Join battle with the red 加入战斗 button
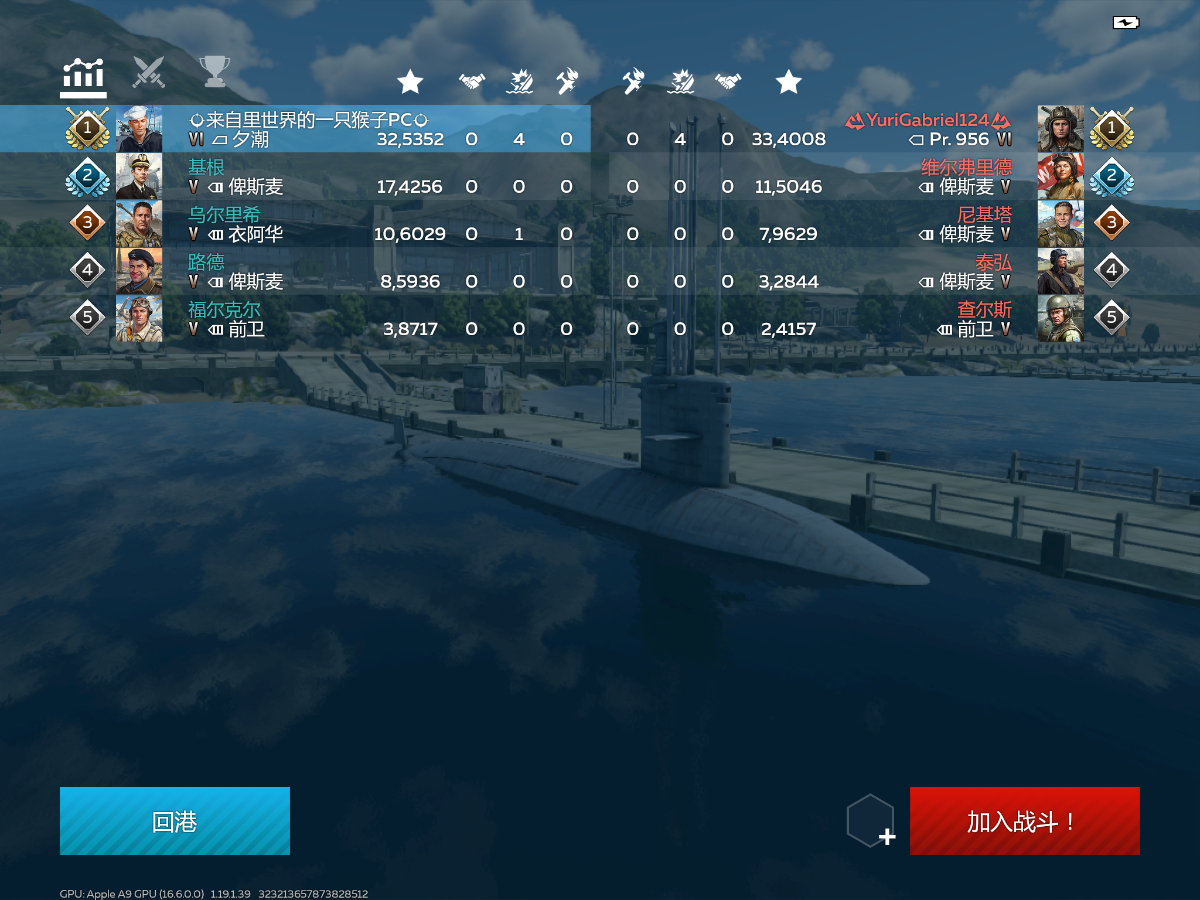This screenshot has width=1200, height=900. (x=1024, y=821)
